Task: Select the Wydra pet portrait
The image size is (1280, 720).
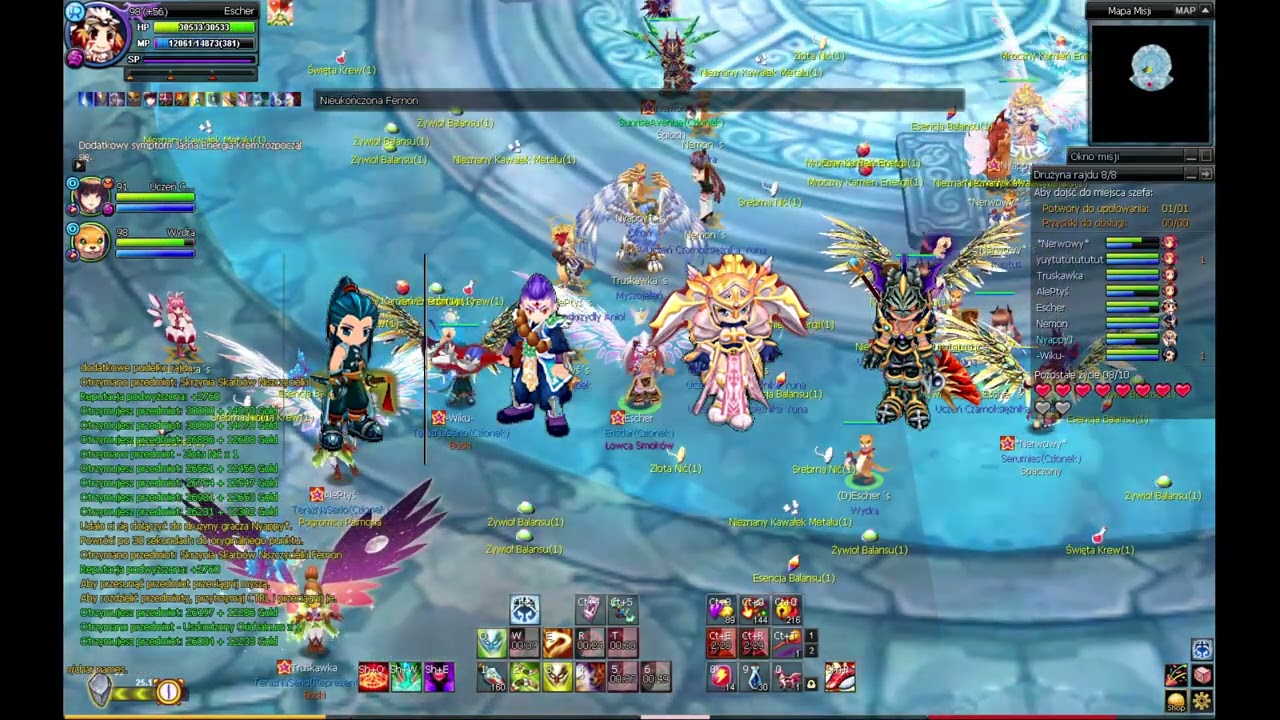Action: pos(90,242)
